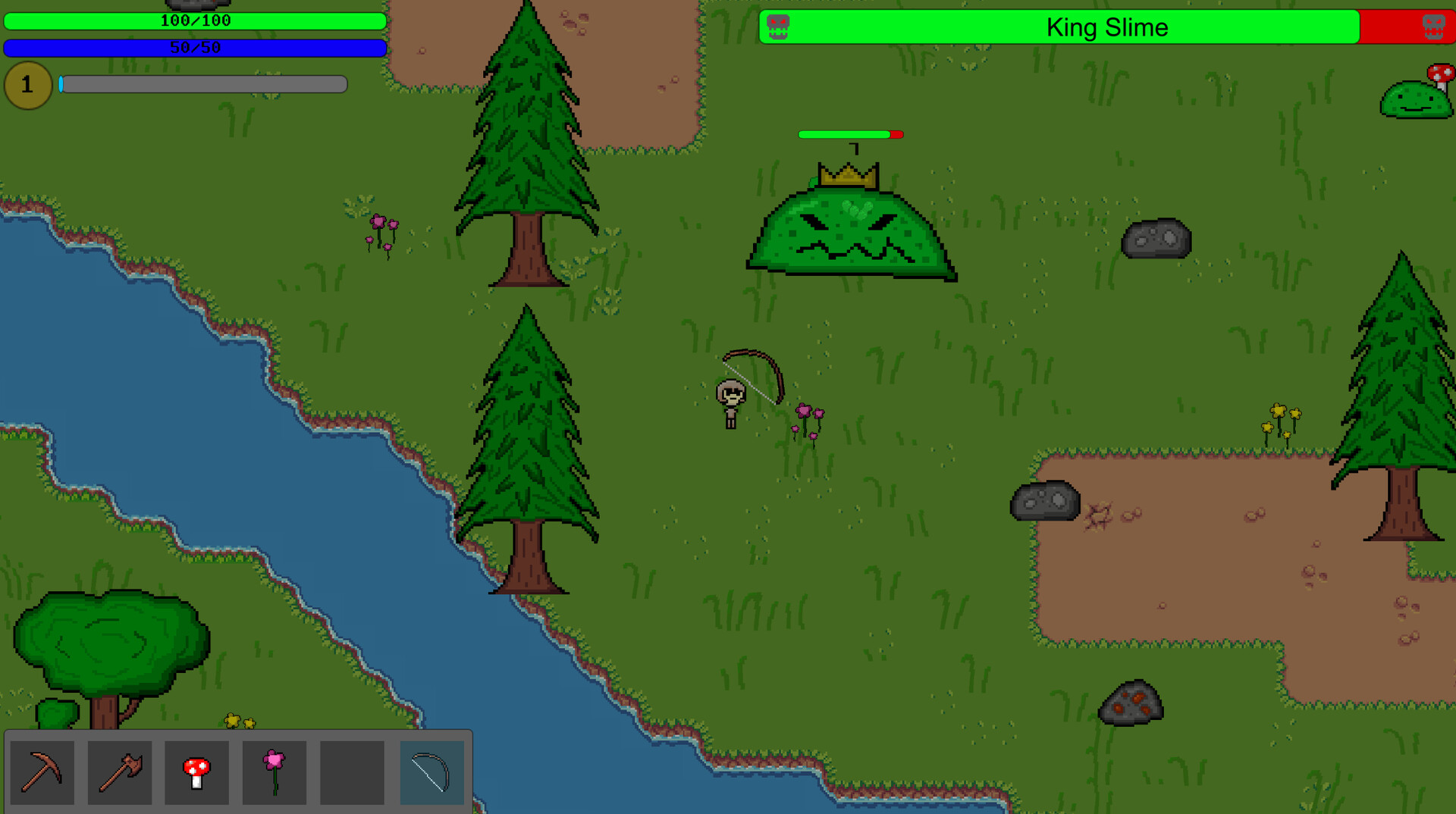Select the red mushroom hotbar item
Viewport: 1456px width, 814px height.
(198, 772)
